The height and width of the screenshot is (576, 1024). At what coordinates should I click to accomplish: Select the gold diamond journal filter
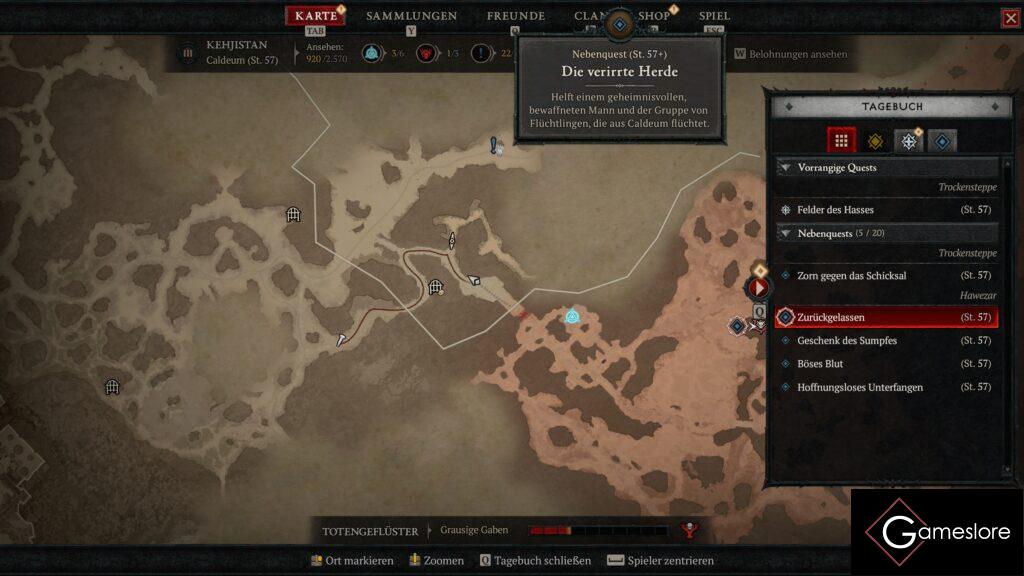click(875, 141)
